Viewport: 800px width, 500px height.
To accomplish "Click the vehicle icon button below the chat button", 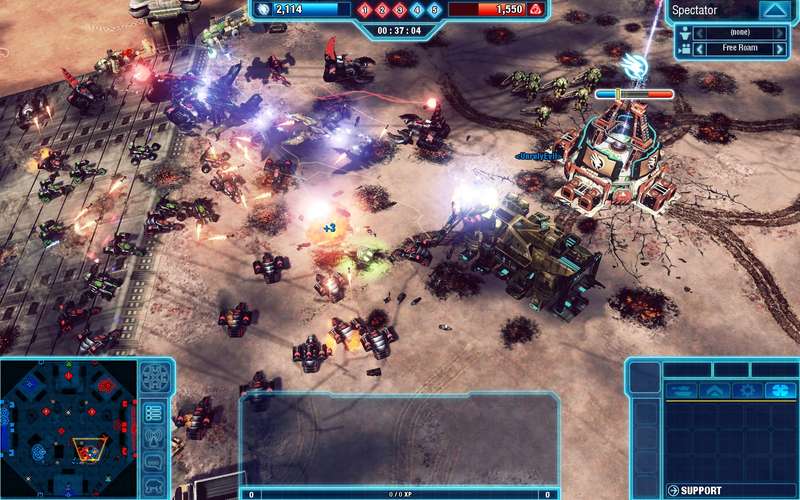I will 154,486.
